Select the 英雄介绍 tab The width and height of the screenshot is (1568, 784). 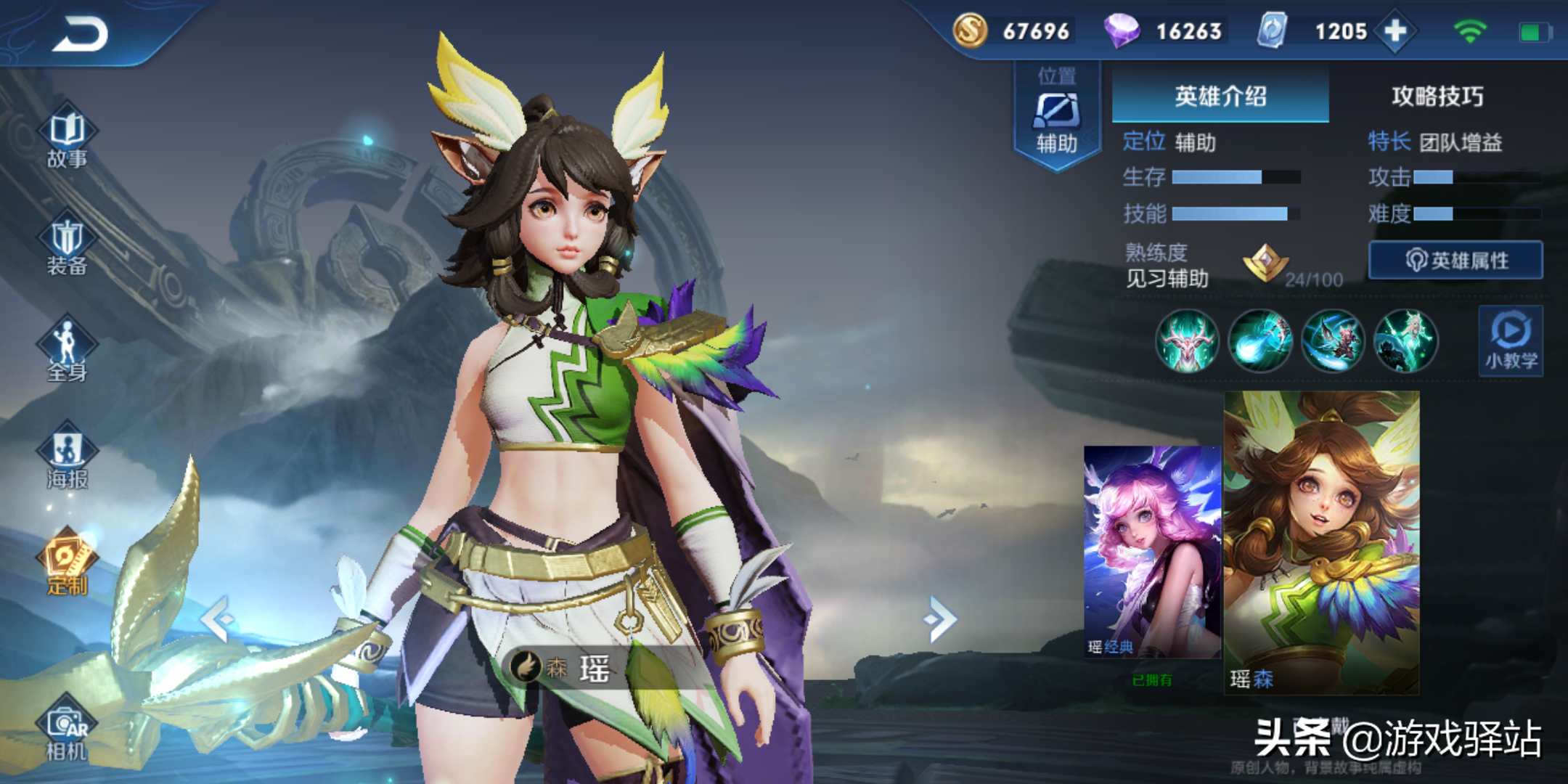(1220, 96)
